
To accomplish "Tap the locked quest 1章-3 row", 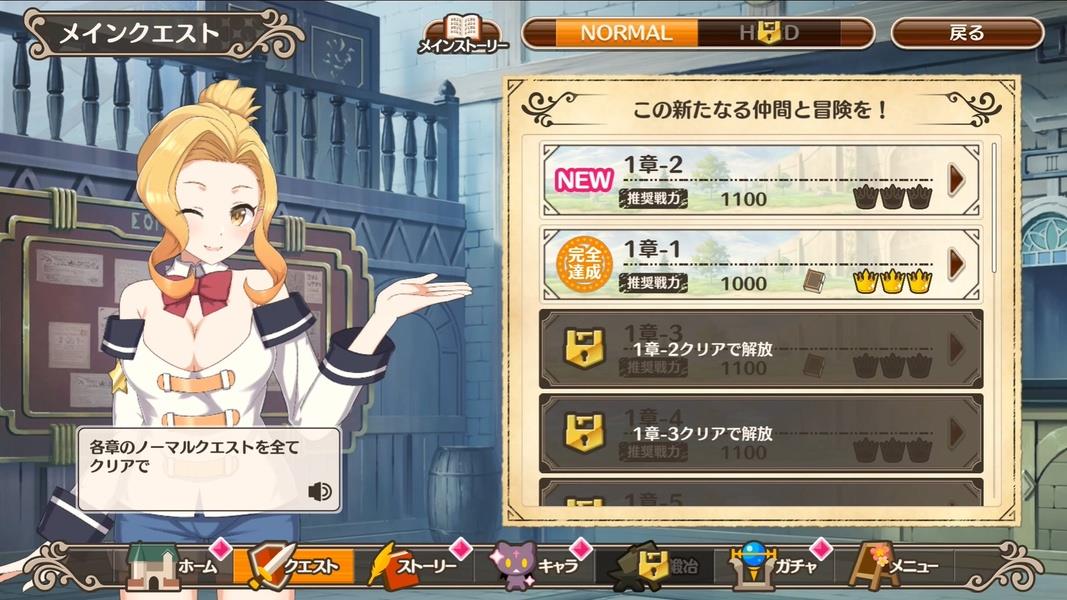I will pos(760,348).
